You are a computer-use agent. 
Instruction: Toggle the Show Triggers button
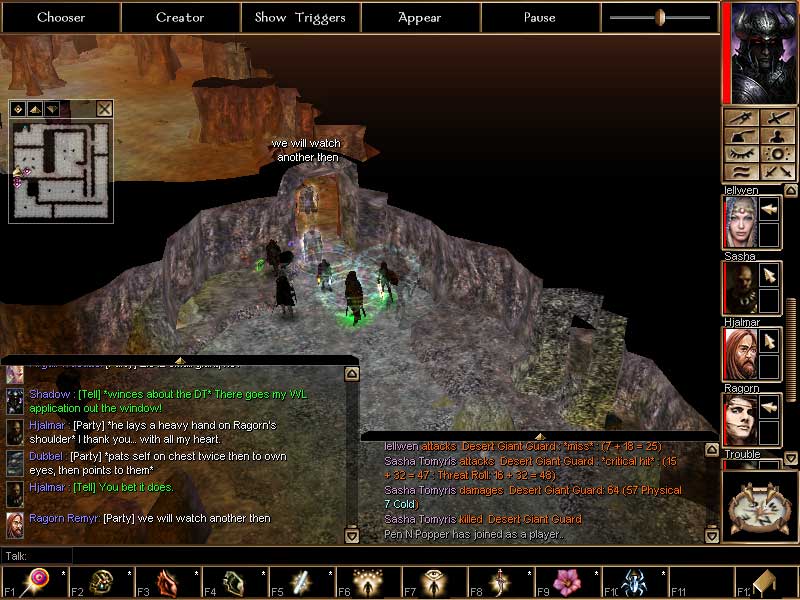pyautogui.click(x=300, y=17)
